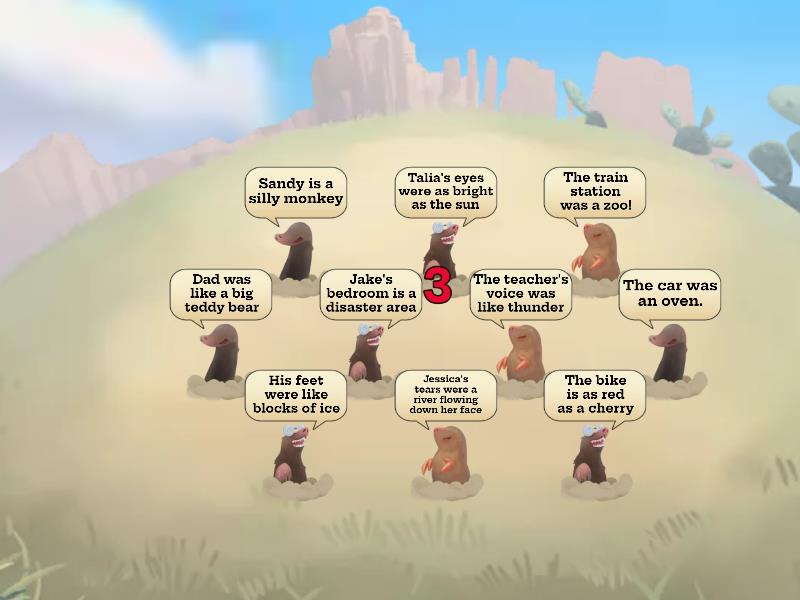
Task: Choose "The car was an oven." answer
Action: [669, 293]
